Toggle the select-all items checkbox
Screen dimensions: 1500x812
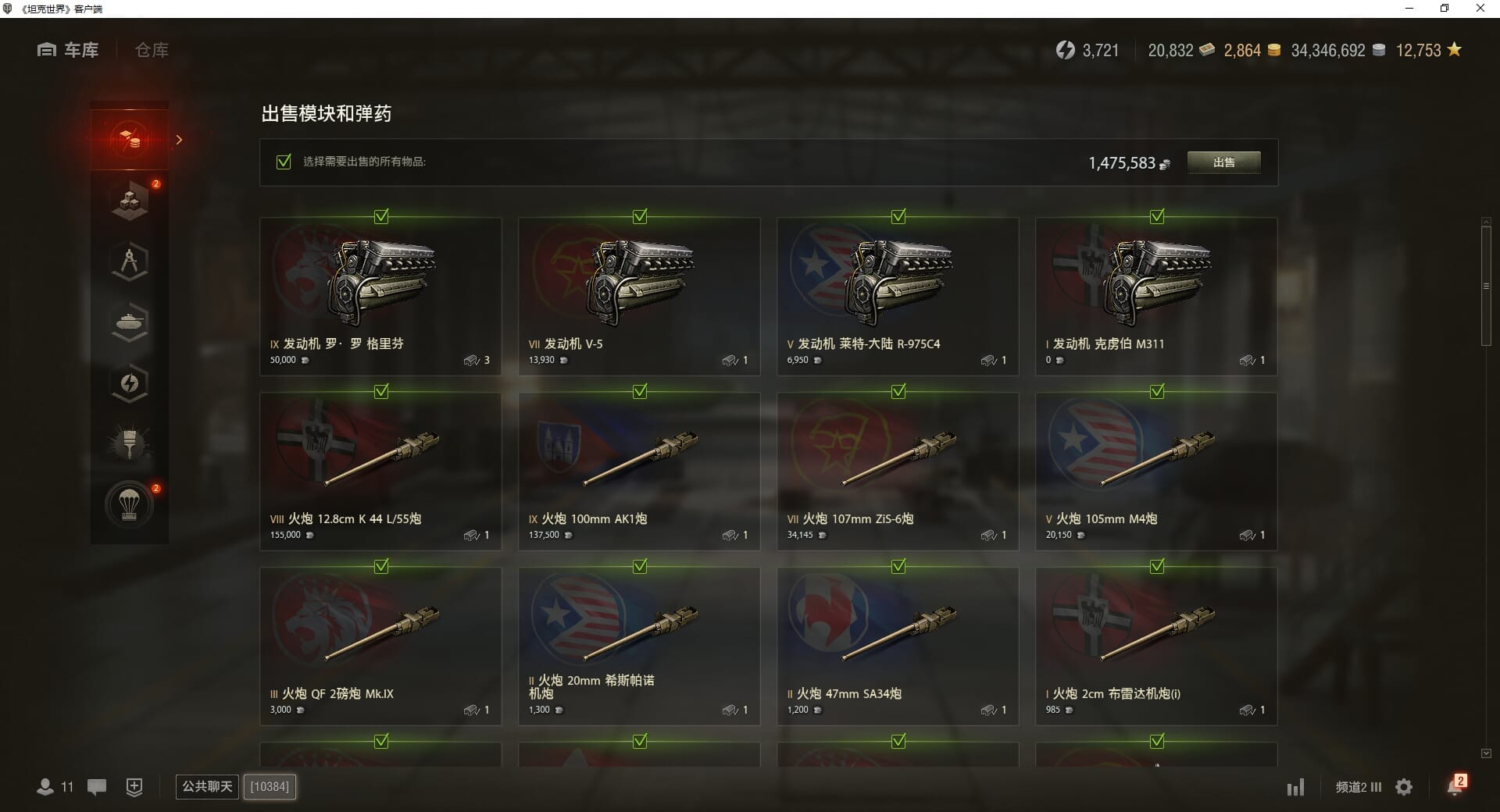click(284, 162)
